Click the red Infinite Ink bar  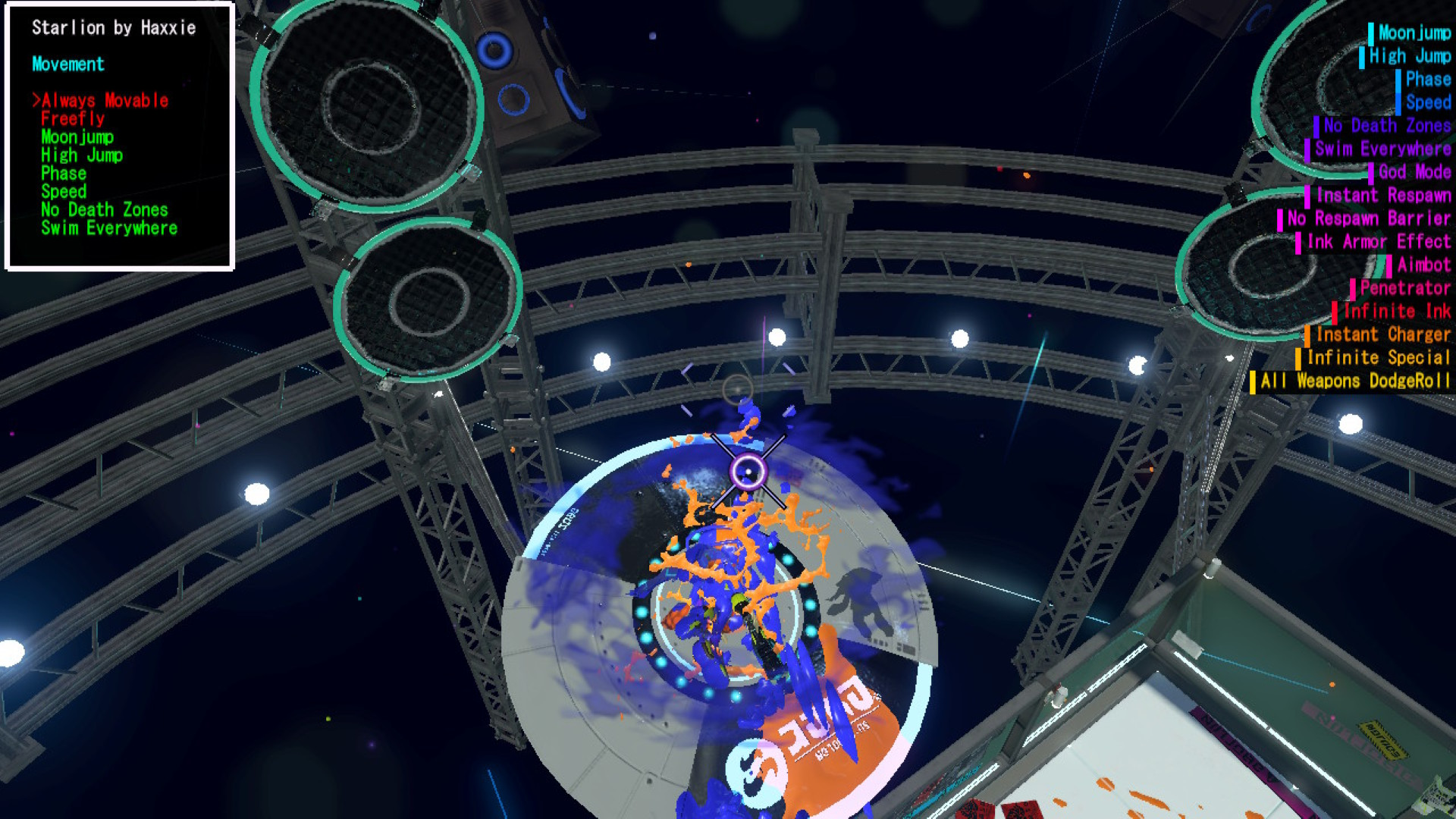(1333, 311)
